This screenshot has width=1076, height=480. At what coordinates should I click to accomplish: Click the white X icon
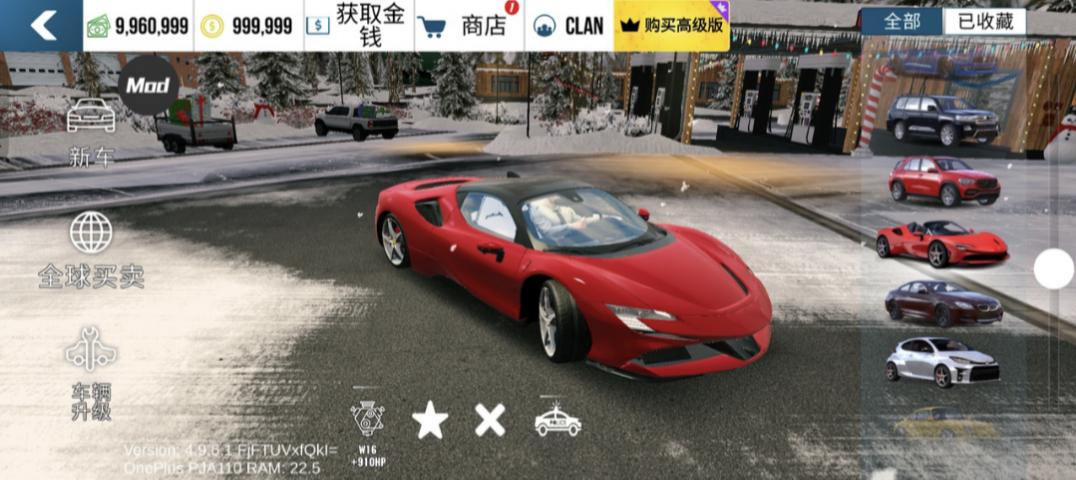click(490, 420)
